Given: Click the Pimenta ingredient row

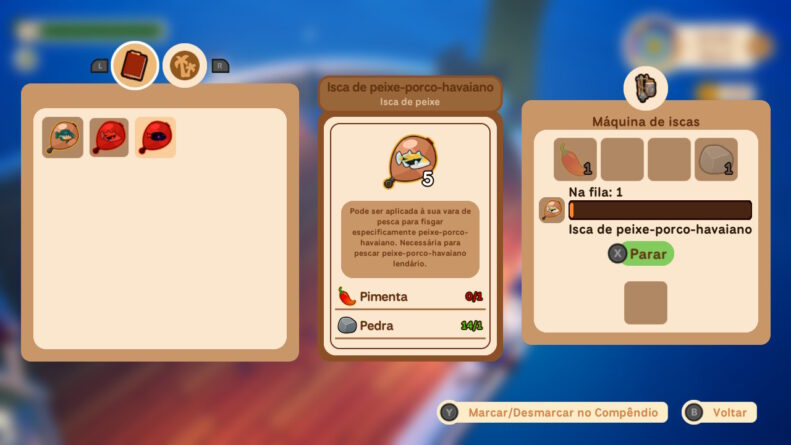Looking at the screenshot, I should (410, 296).
